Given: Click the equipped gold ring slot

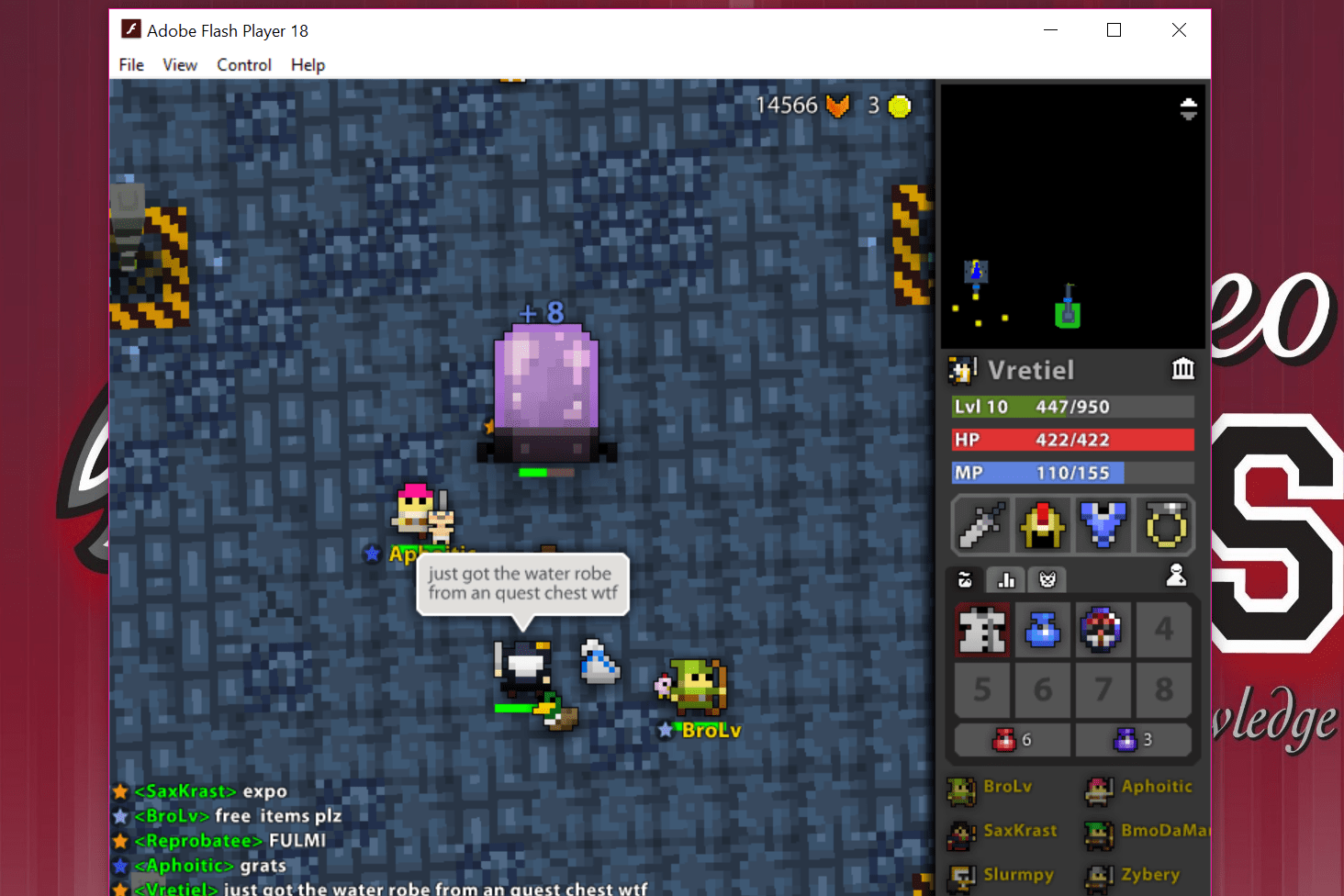Looking at the screenshot, I should [x=1164, y=525].
